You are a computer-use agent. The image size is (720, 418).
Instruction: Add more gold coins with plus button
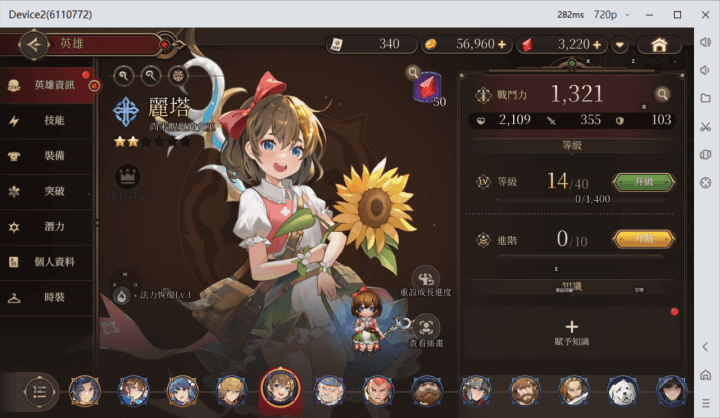click(502, 45)
